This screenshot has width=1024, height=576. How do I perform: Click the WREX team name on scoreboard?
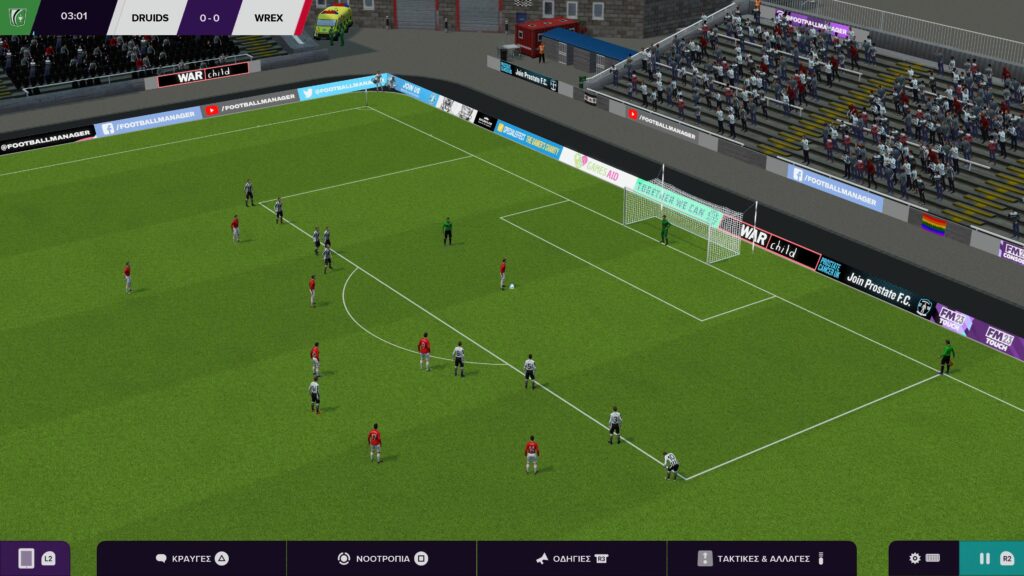point(268,17)
